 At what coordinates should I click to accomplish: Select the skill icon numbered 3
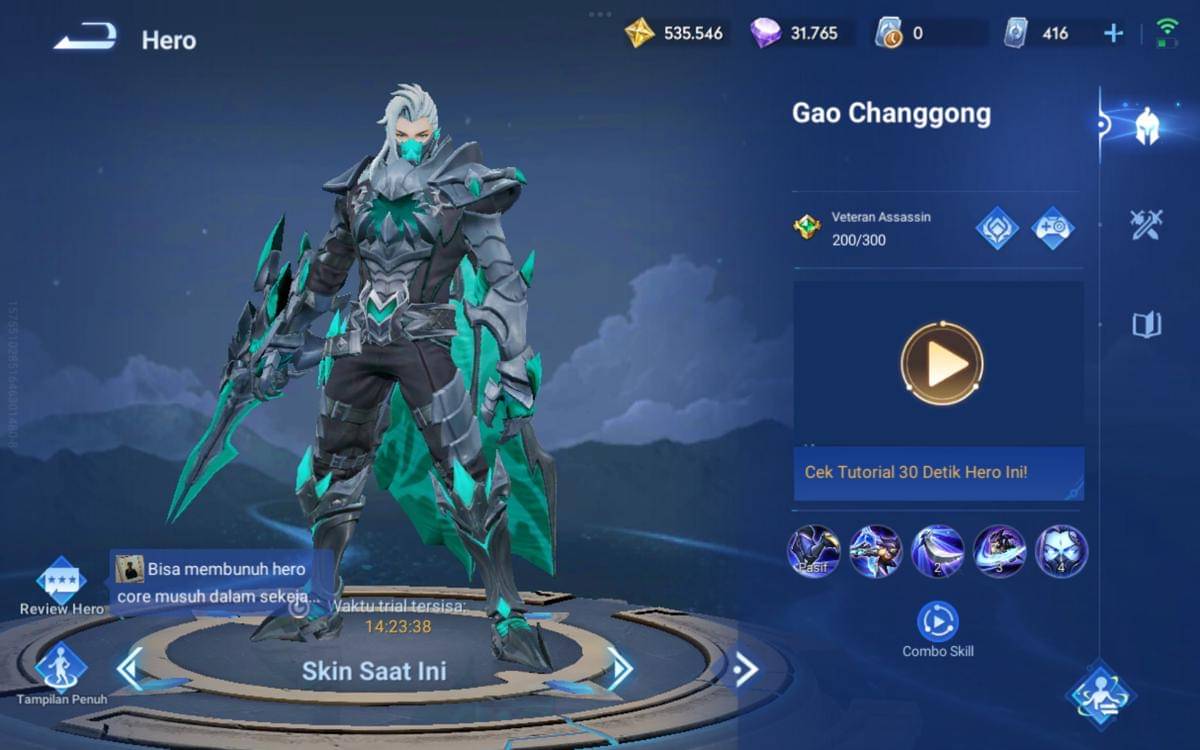(1000, 551)
